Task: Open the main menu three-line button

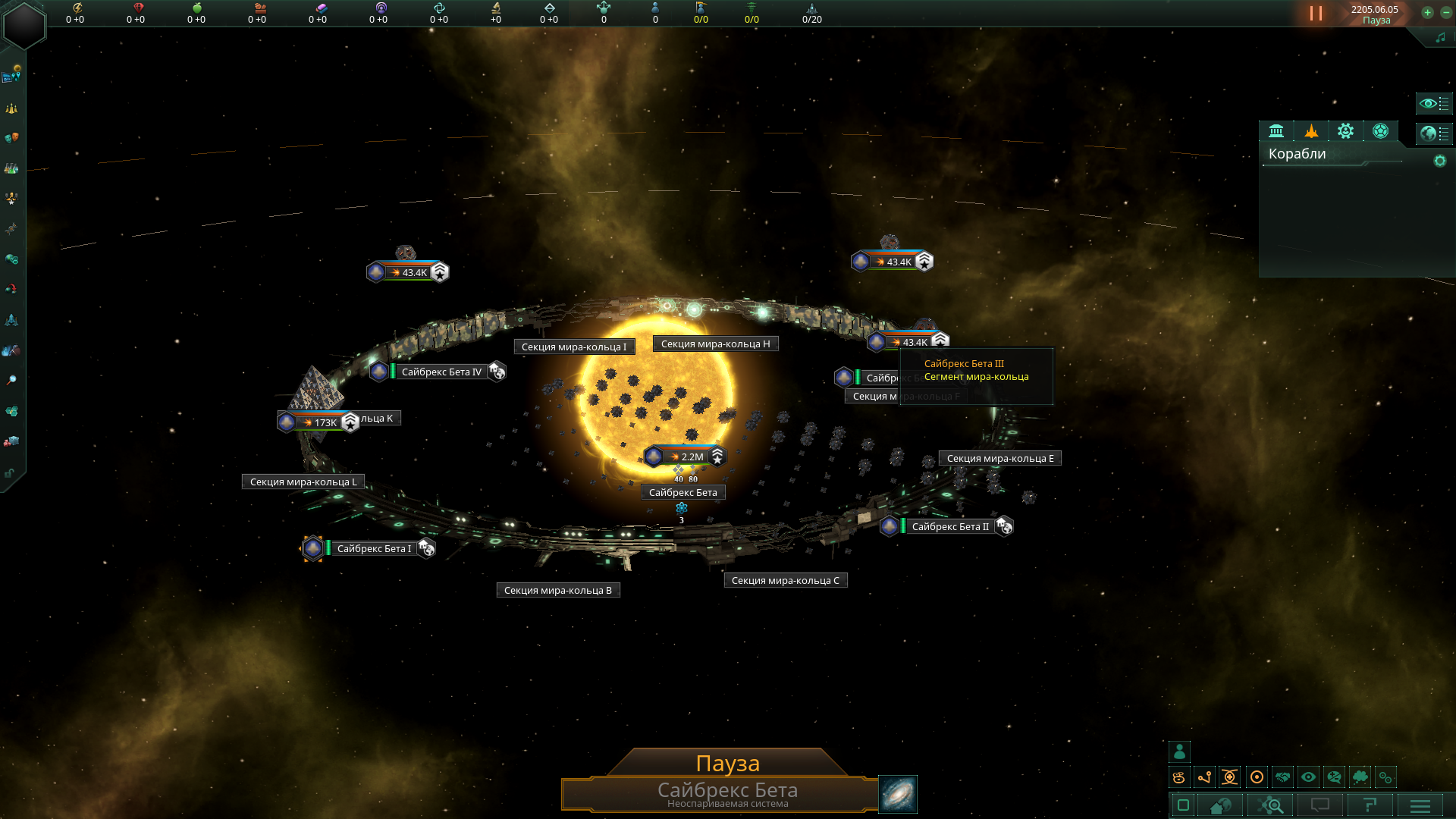Action: [x=1420, y=805]
